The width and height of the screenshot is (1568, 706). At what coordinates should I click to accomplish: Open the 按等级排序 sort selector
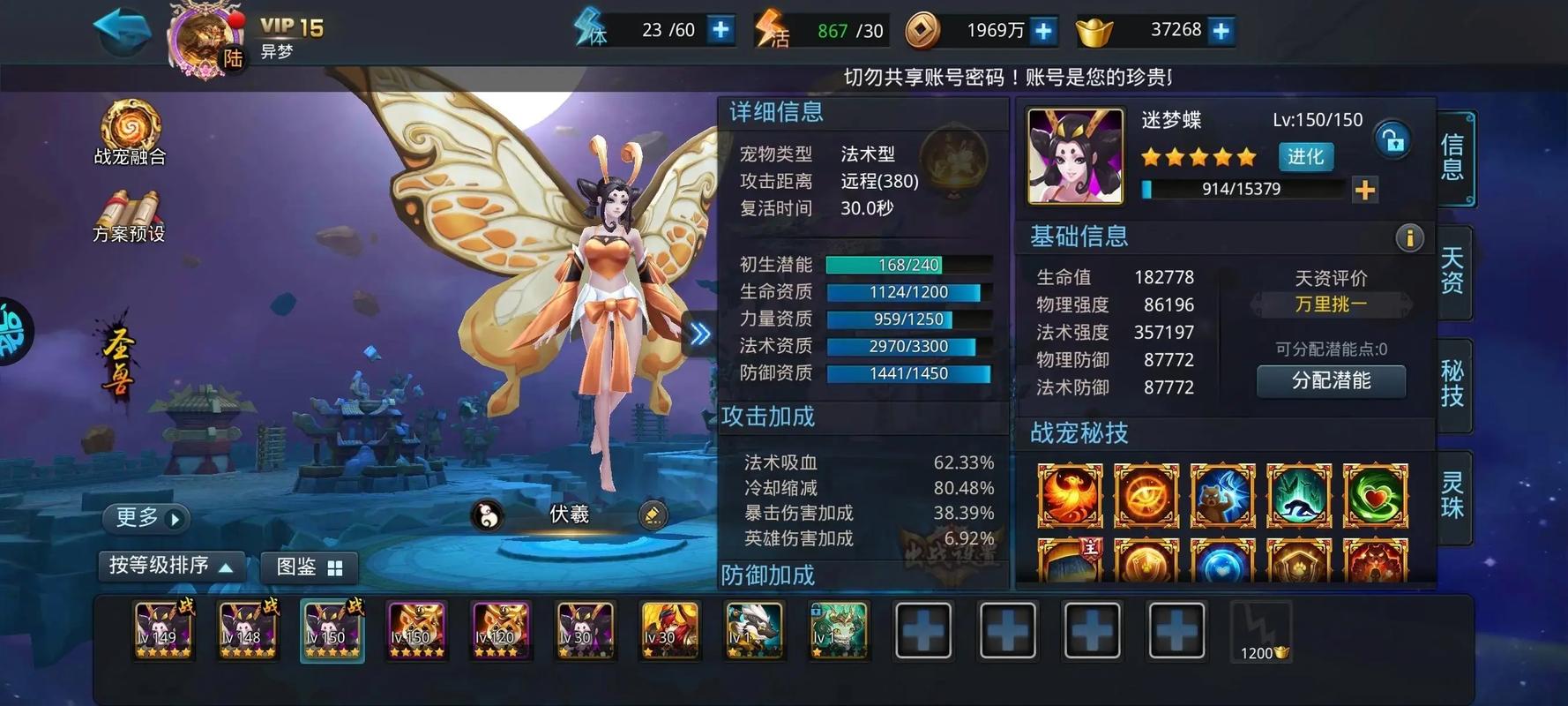point(170,567)
